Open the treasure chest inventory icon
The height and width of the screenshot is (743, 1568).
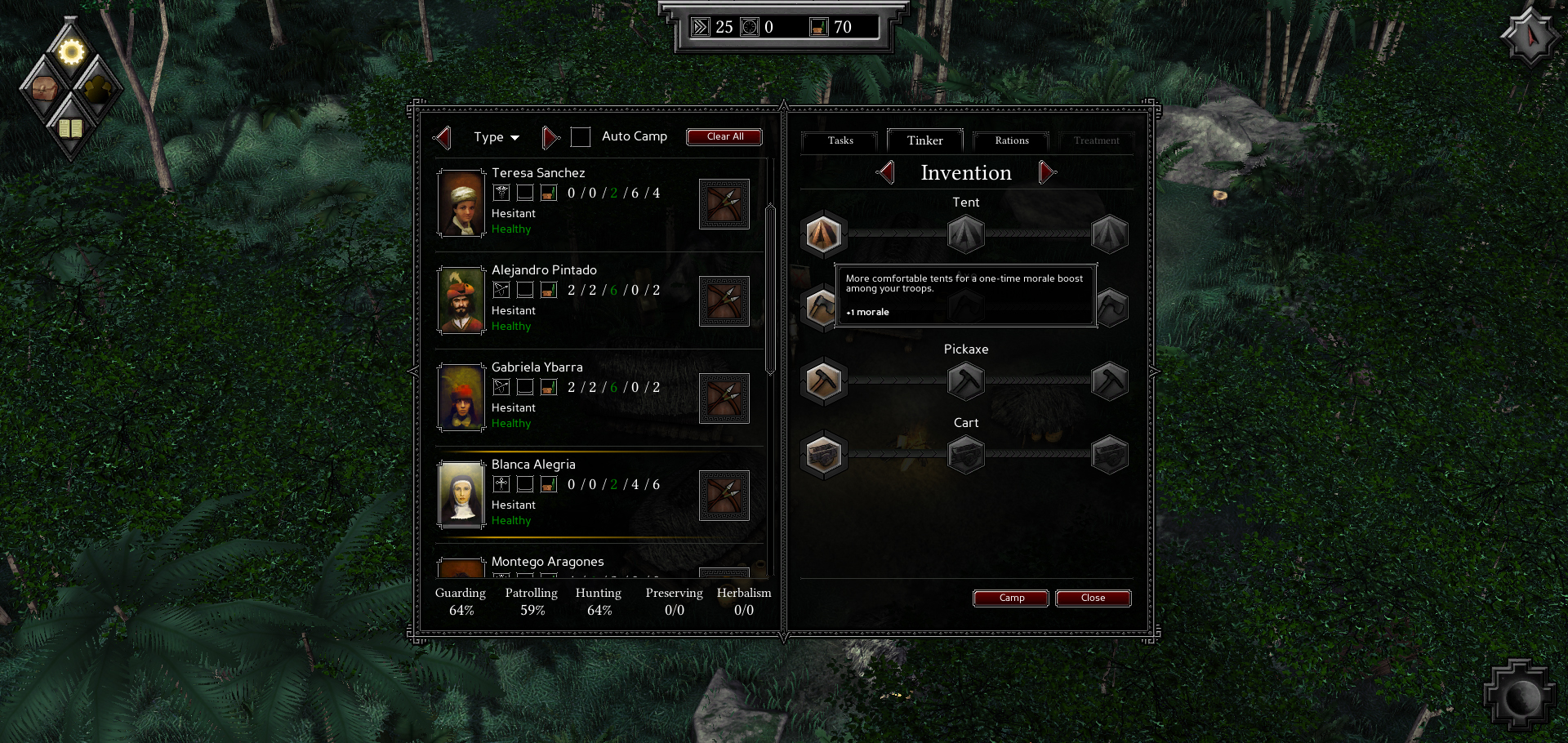(44, 88)
